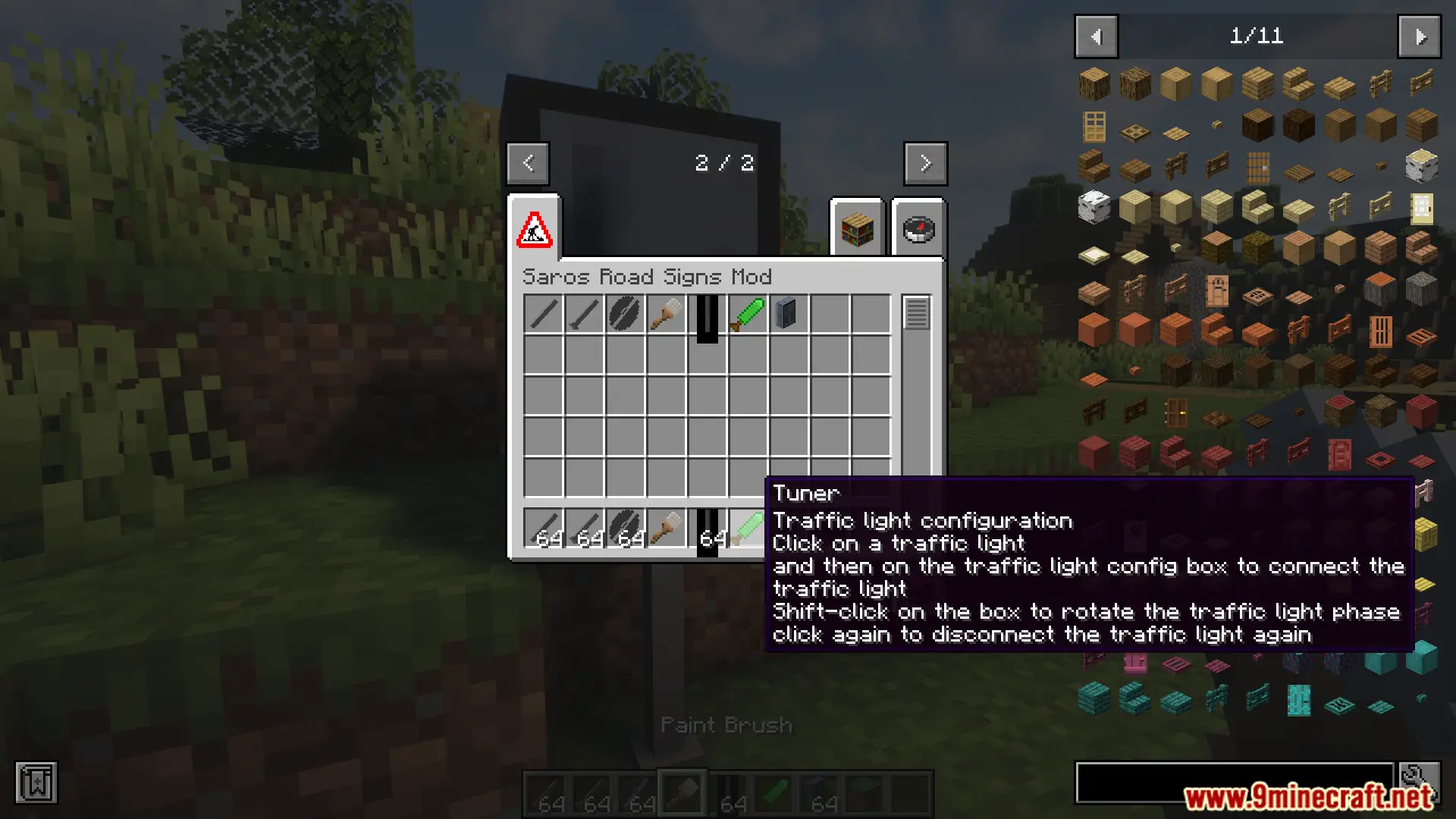The image size is (1456, 819).
Task: Select the round dark disc item in grid
Action: tap(625, 314)
